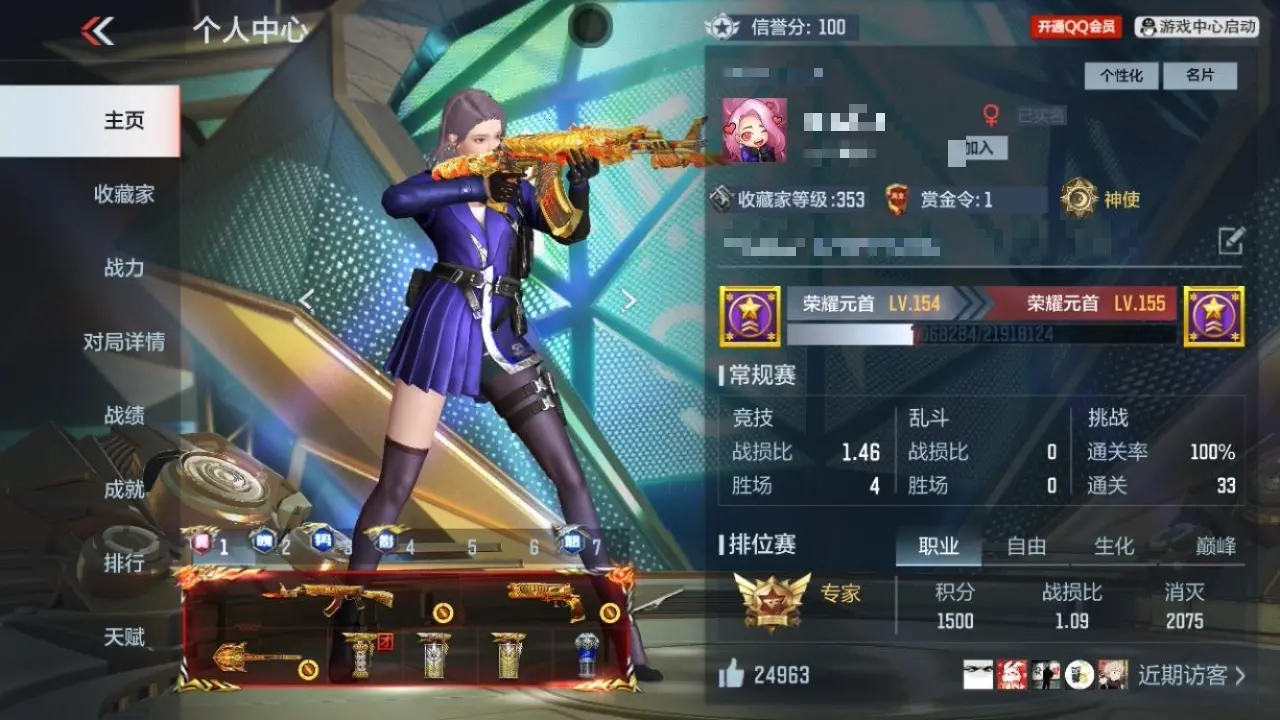Switch to the 战力 tab
The height and width of the screenshot is (720, 1280).
(124, 268)
